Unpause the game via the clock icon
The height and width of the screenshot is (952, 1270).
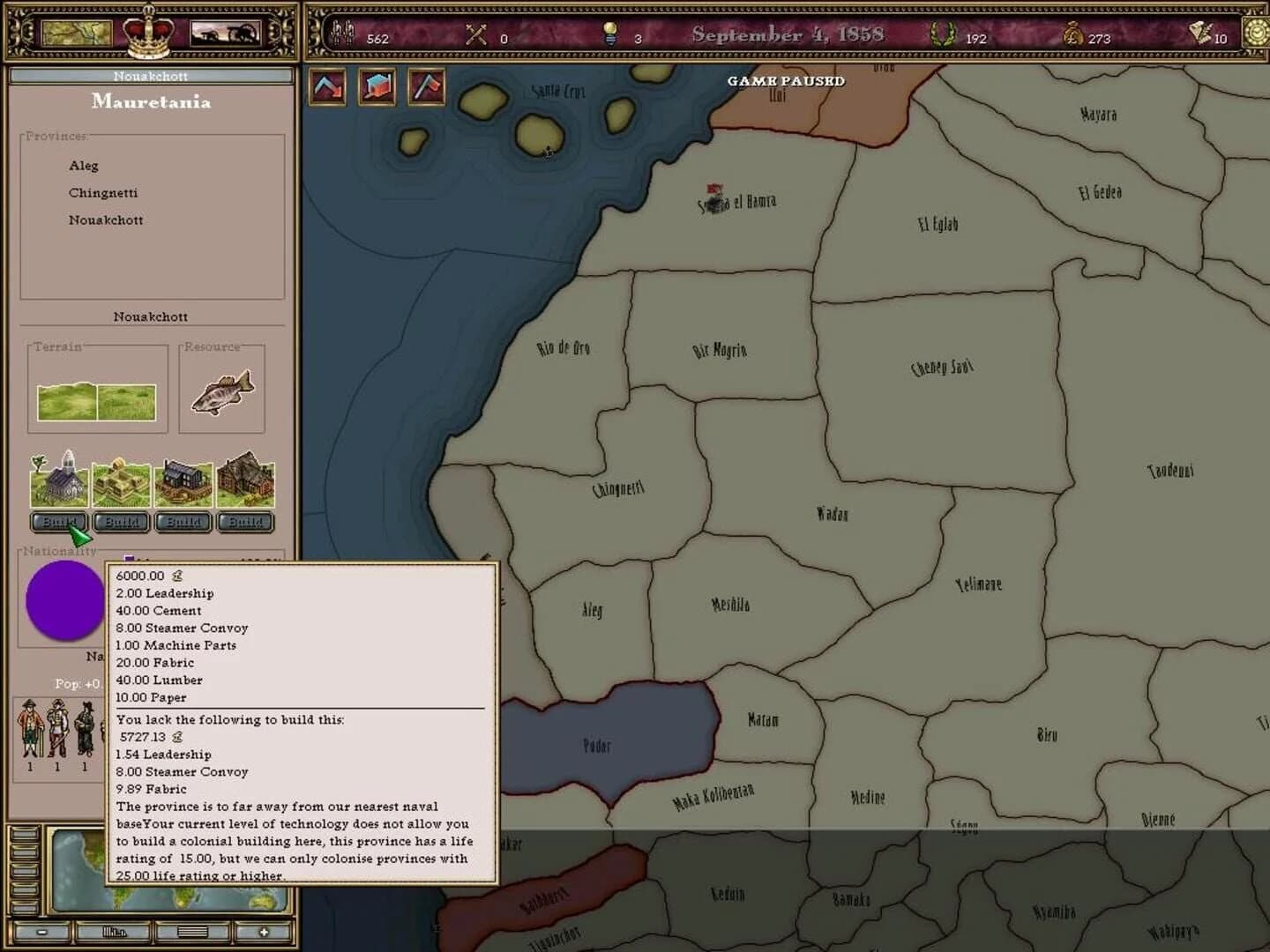click(x=1256, y=35)
